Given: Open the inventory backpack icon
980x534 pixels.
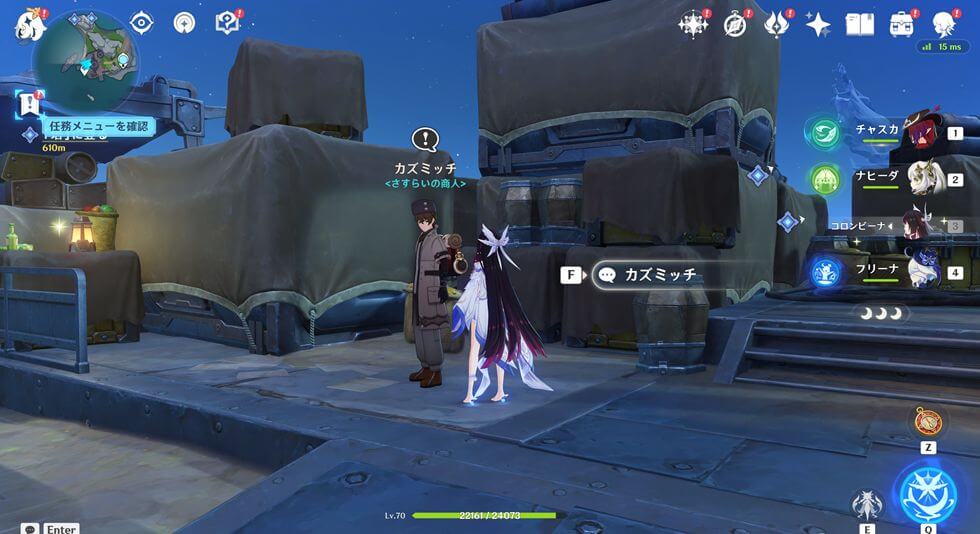Looking at the screenshot, I should pyautogui.click(x=902, y=23).
